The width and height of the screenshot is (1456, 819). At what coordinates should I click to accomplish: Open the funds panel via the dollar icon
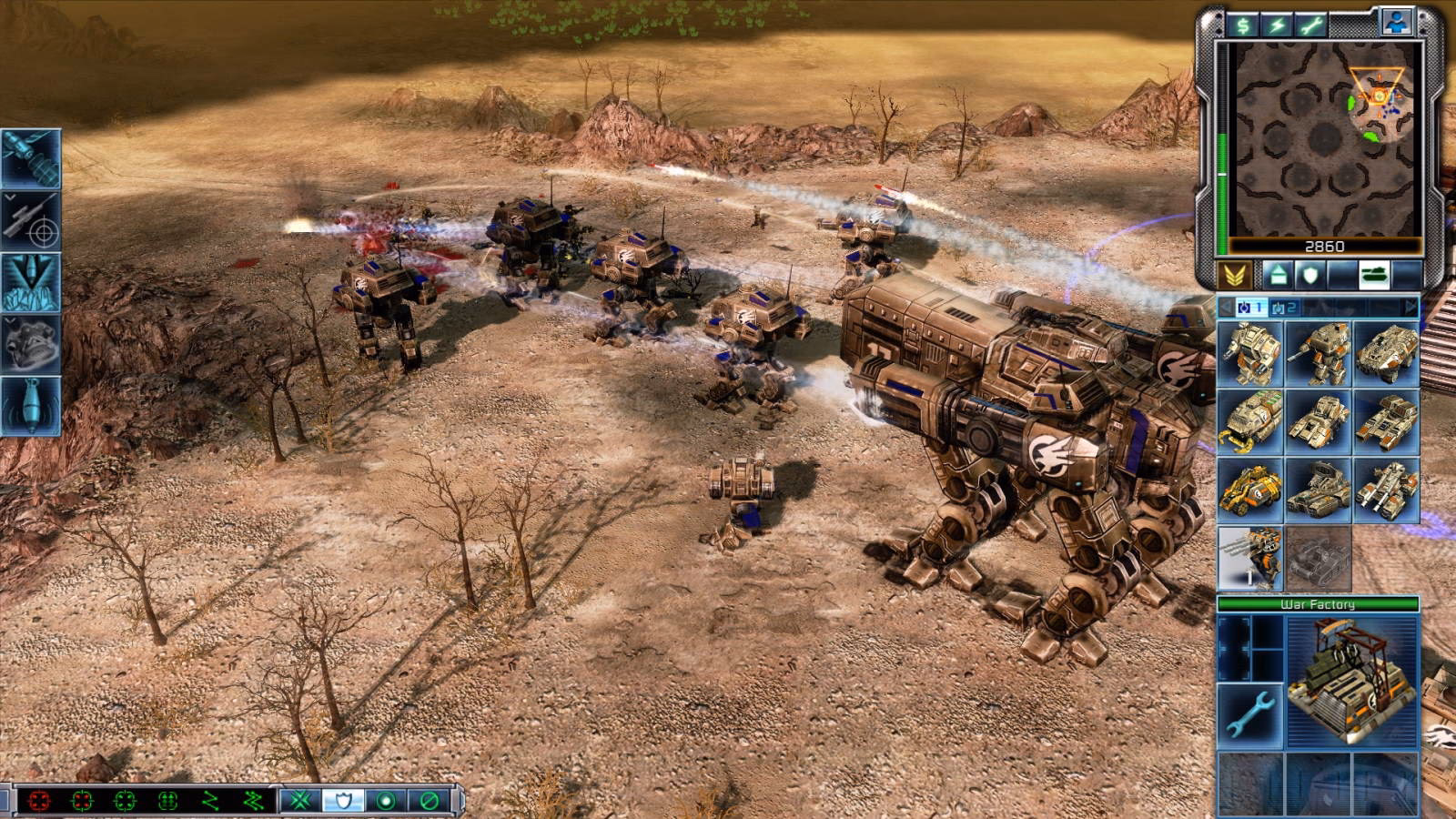[1242, 25]
